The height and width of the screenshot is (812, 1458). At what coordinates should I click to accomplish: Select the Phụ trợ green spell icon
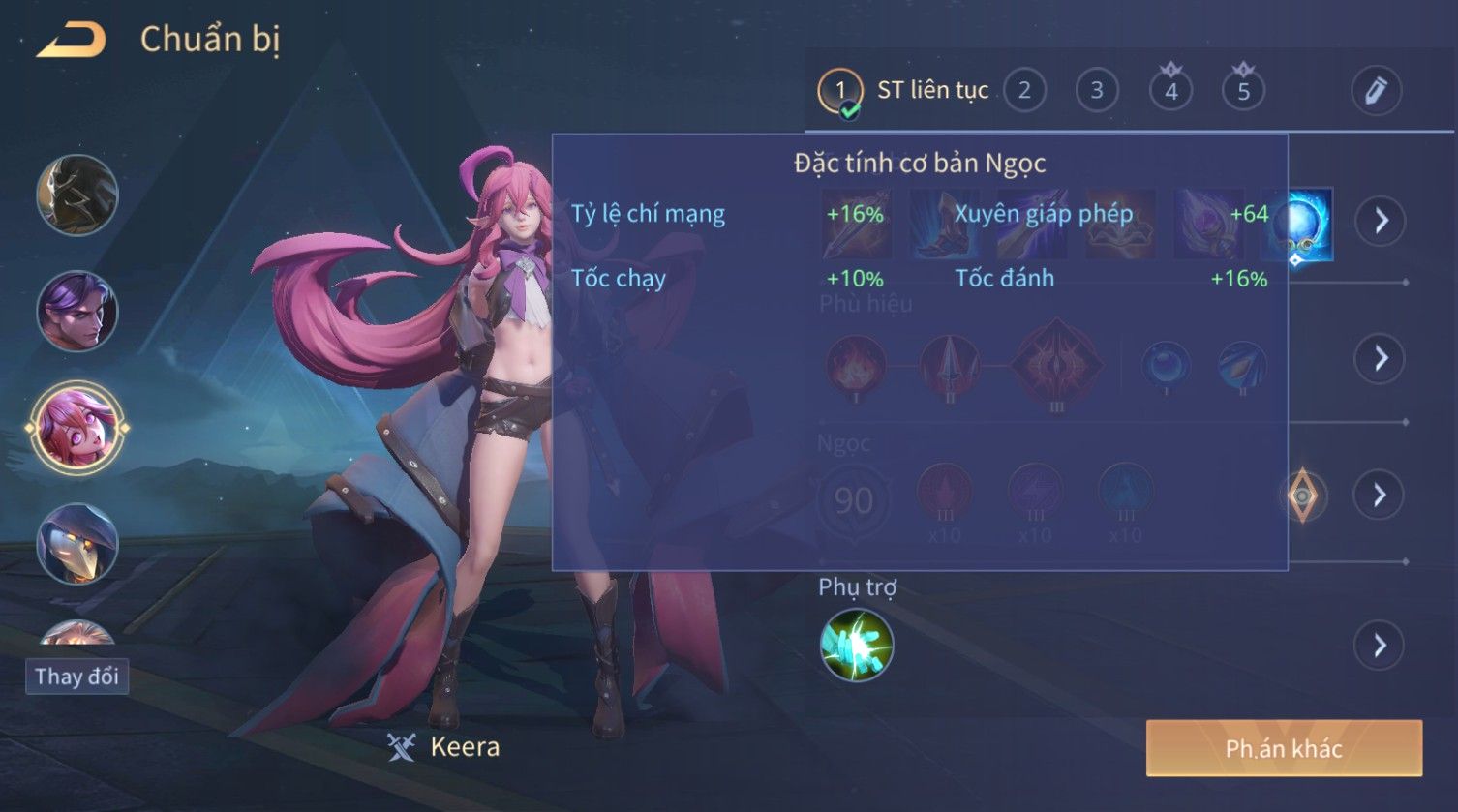[856, 645]
